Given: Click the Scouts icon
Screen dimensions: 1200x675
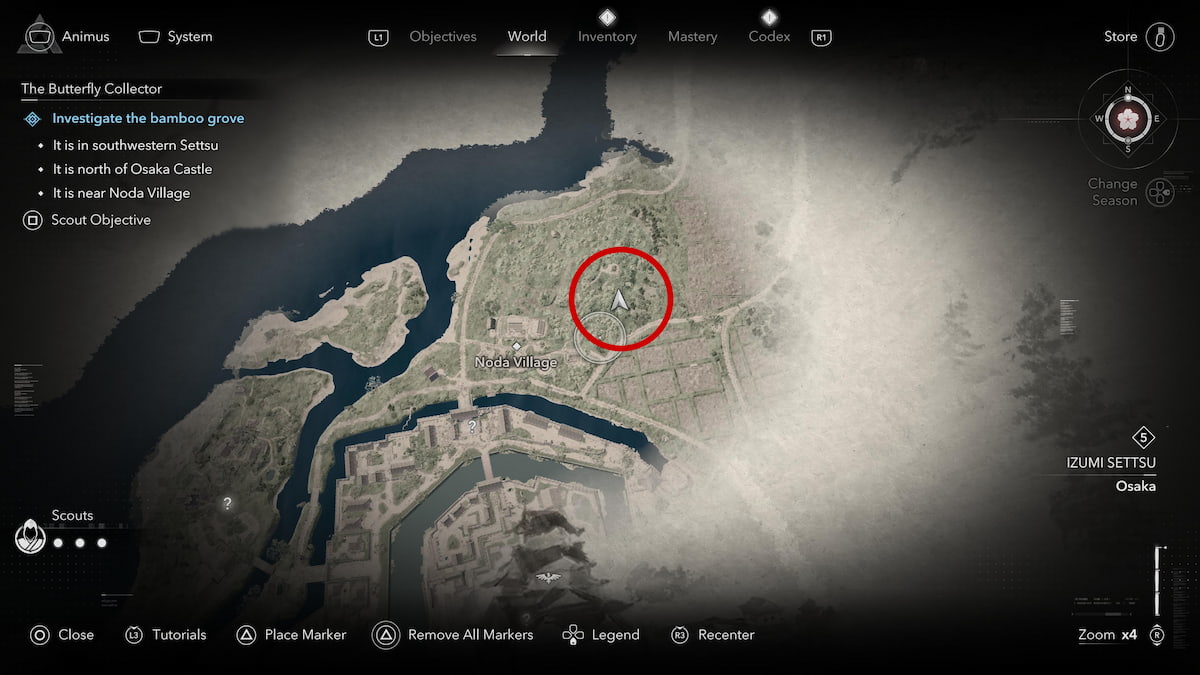Looking at the screenshot, I should (31, 538).
